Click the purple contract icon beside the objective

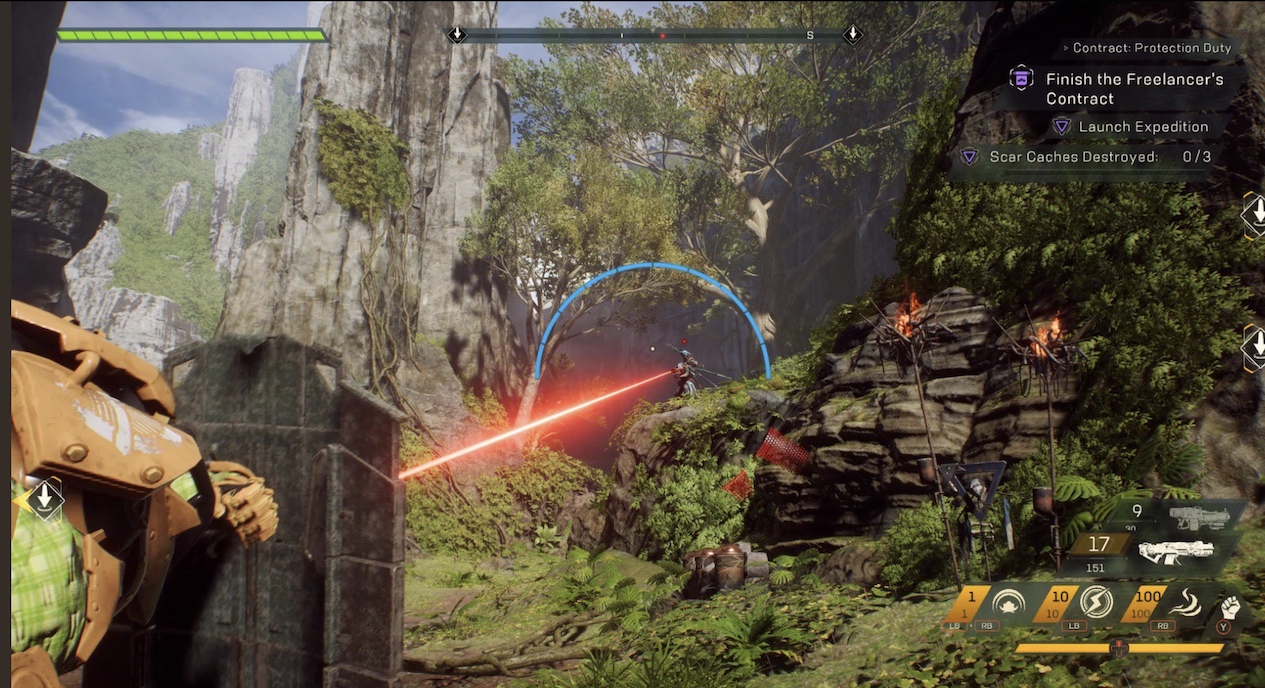1021,78
